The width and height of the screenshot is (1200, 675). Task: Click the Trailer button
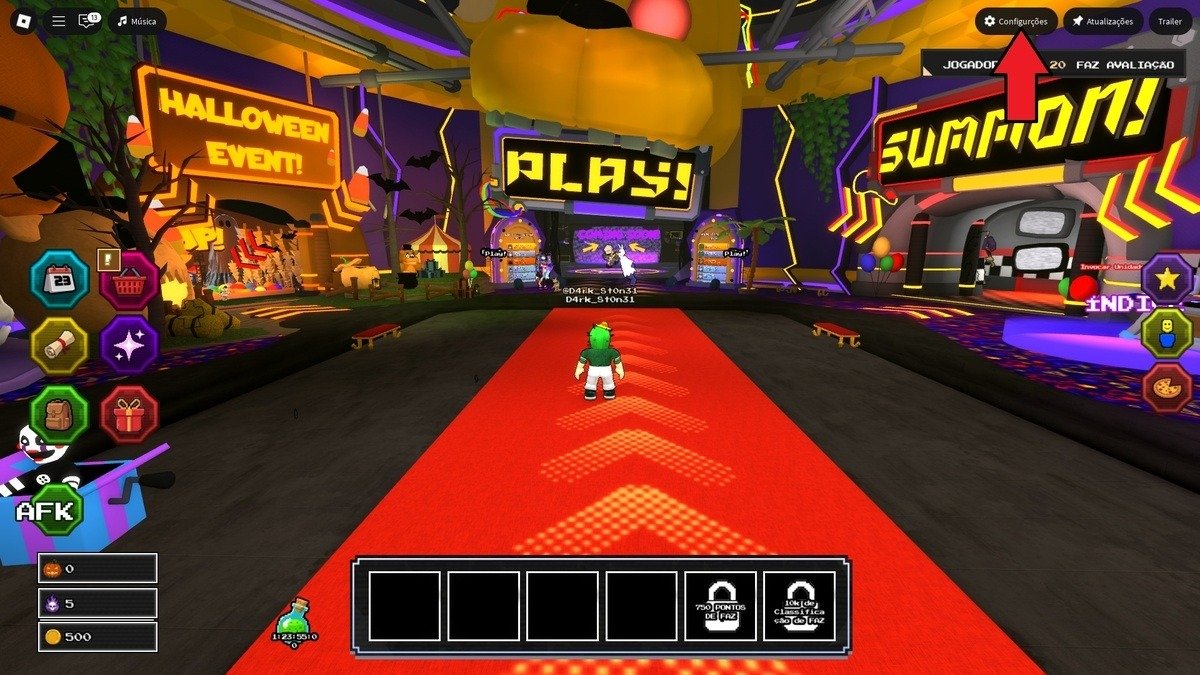(x=1170, y=21)
